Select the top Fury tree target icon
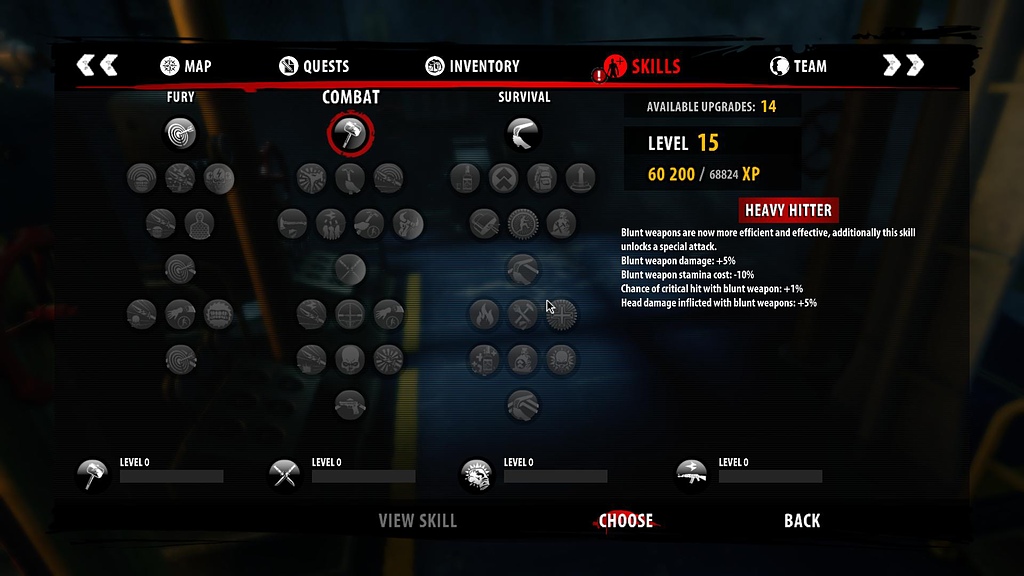 click(180, 133)
